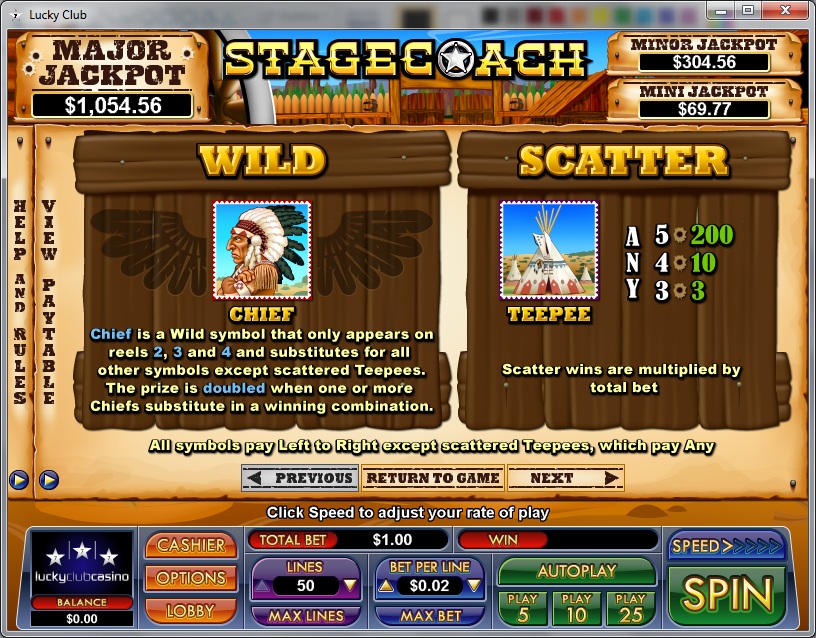Open the Cashier

point(191,545)
